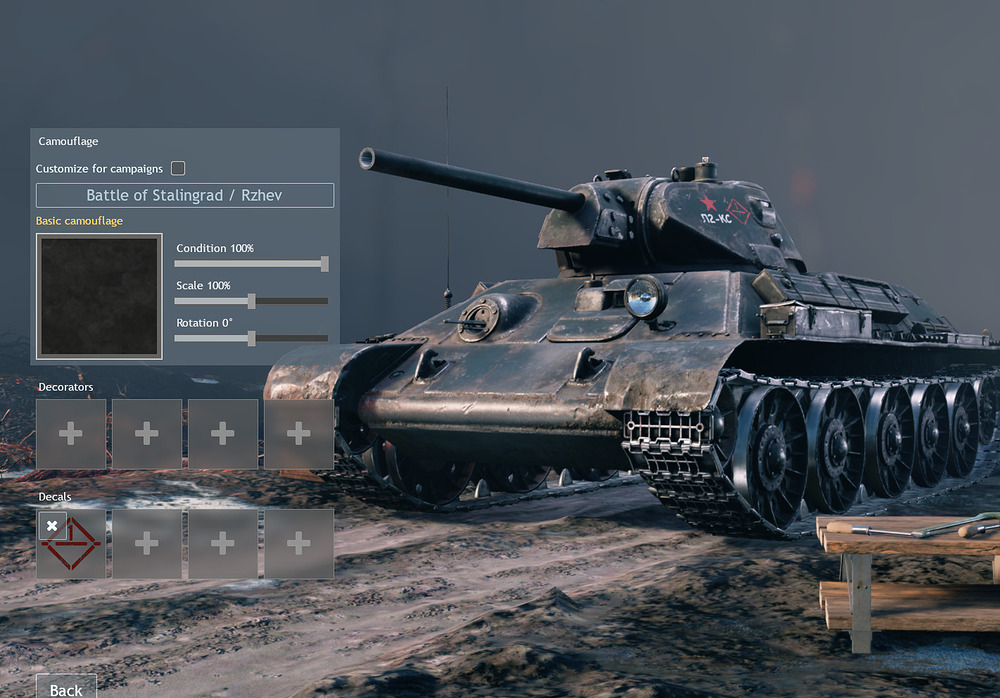Adjust the camouflage Scale slider

pos(252,301)
